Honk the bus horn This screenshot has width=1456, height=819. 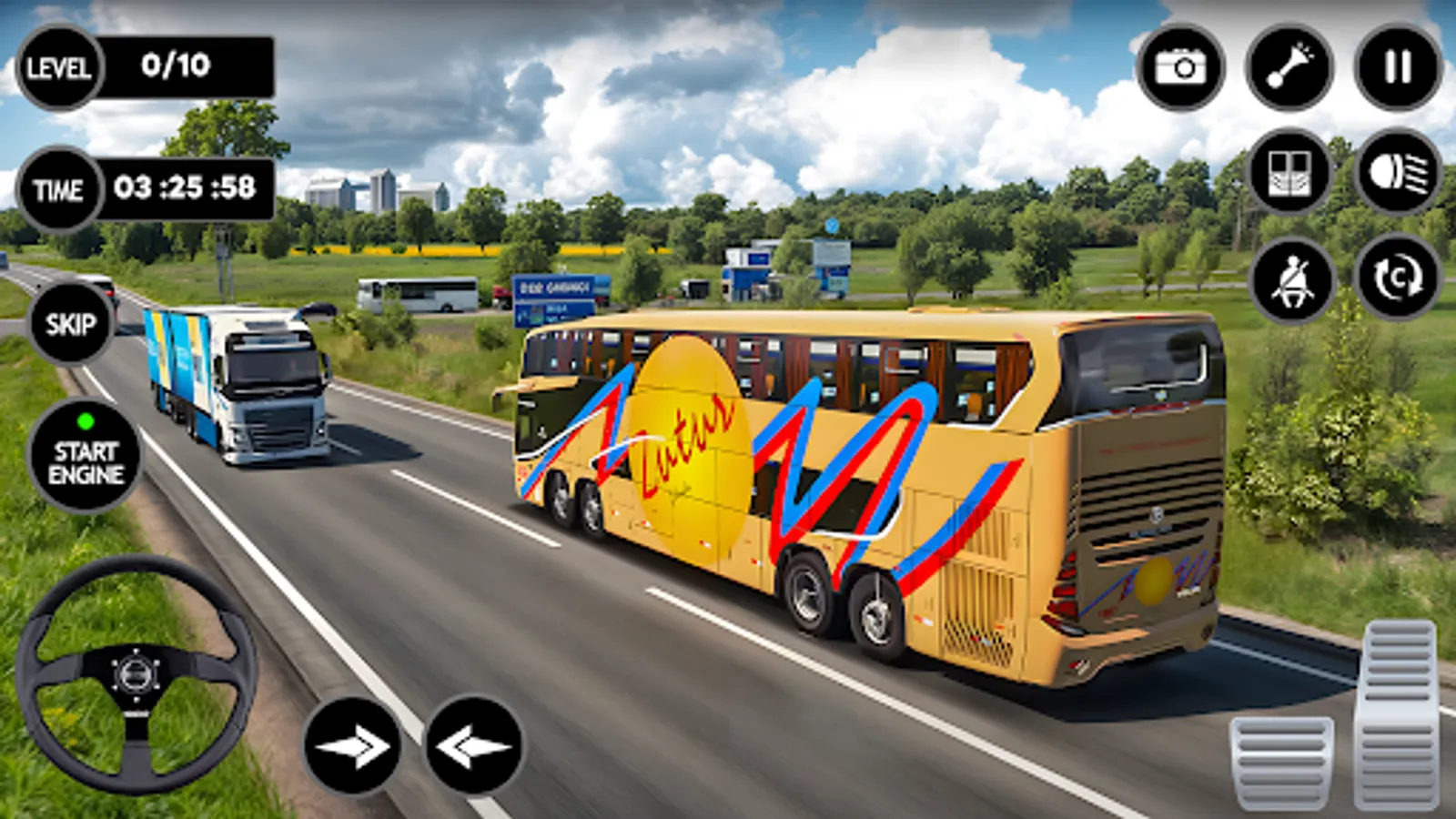(1291, 67)
